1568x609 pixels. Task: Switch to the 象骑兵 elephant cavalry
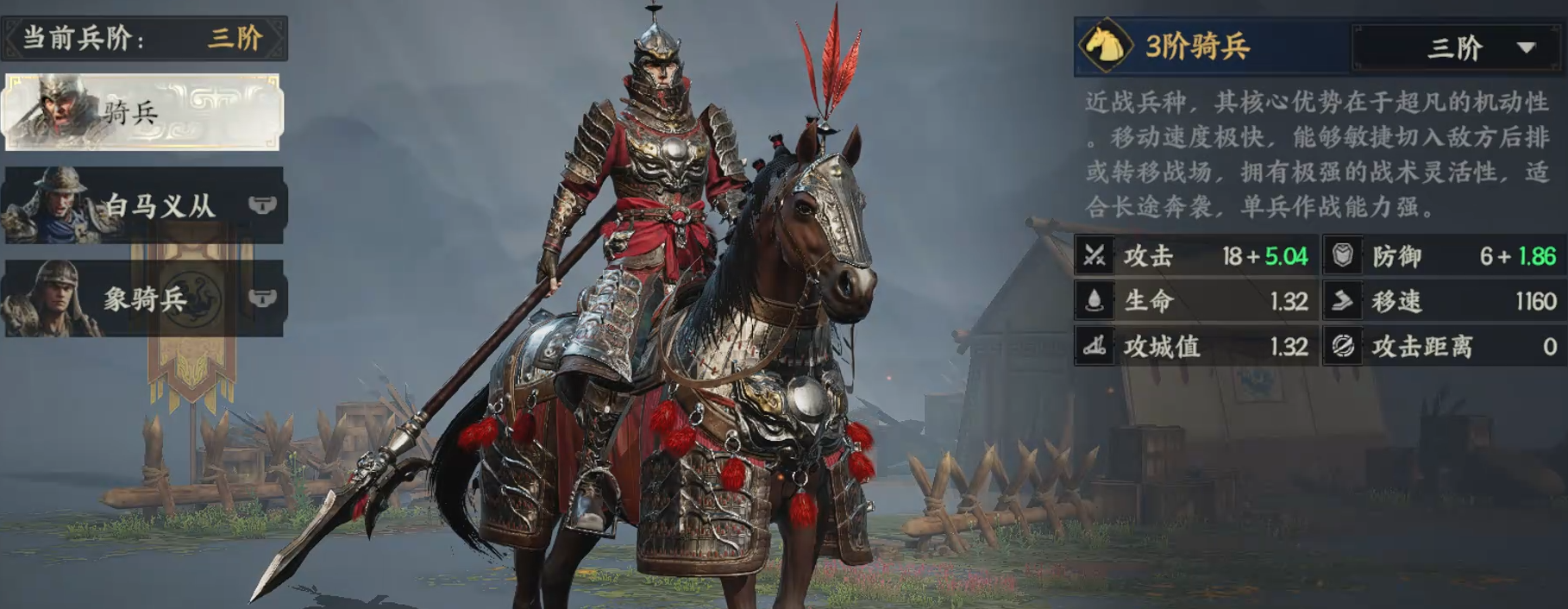pos(143,299)
